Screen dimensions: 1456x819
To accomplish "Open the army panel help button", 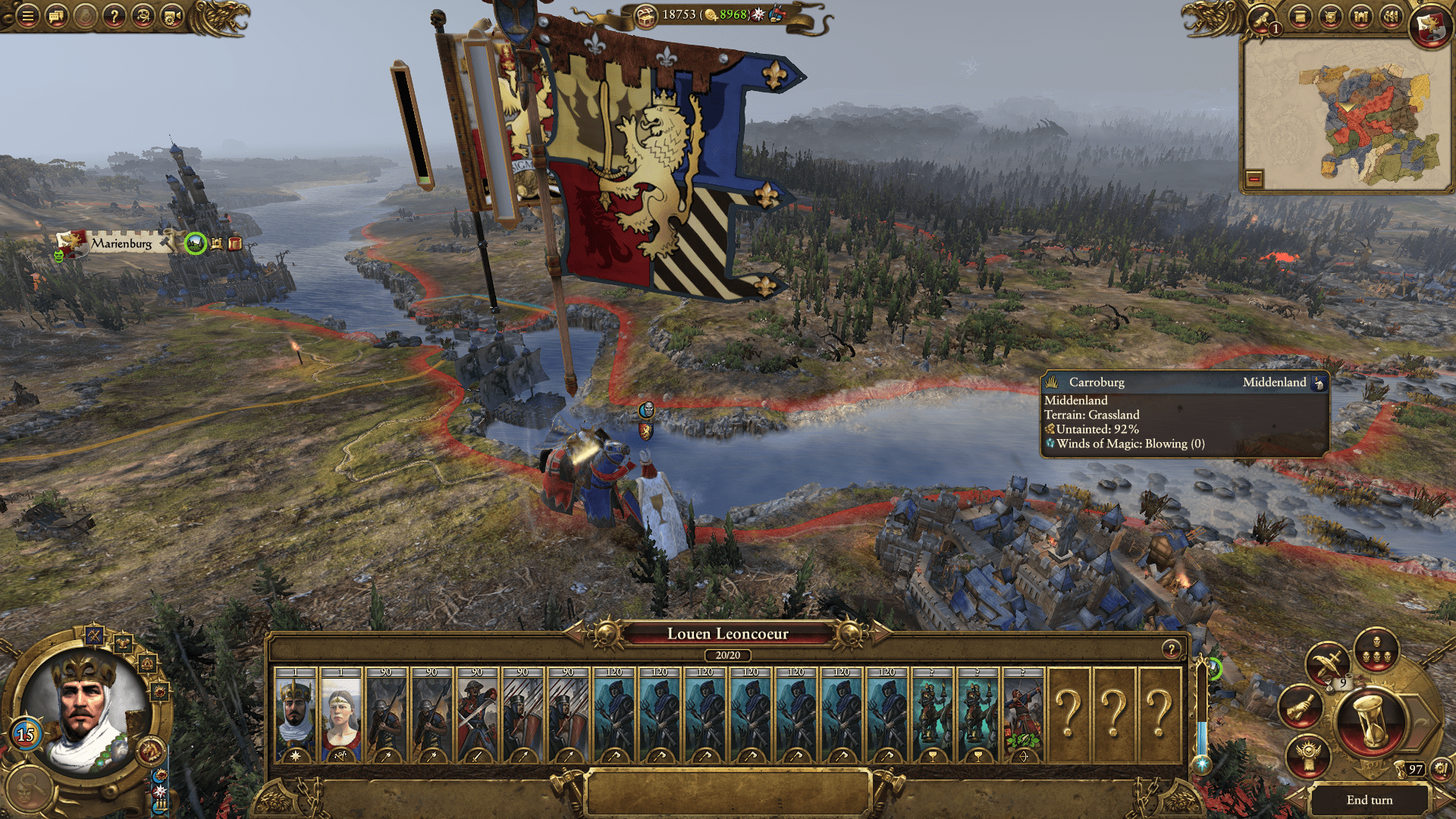I will 1172,649.
